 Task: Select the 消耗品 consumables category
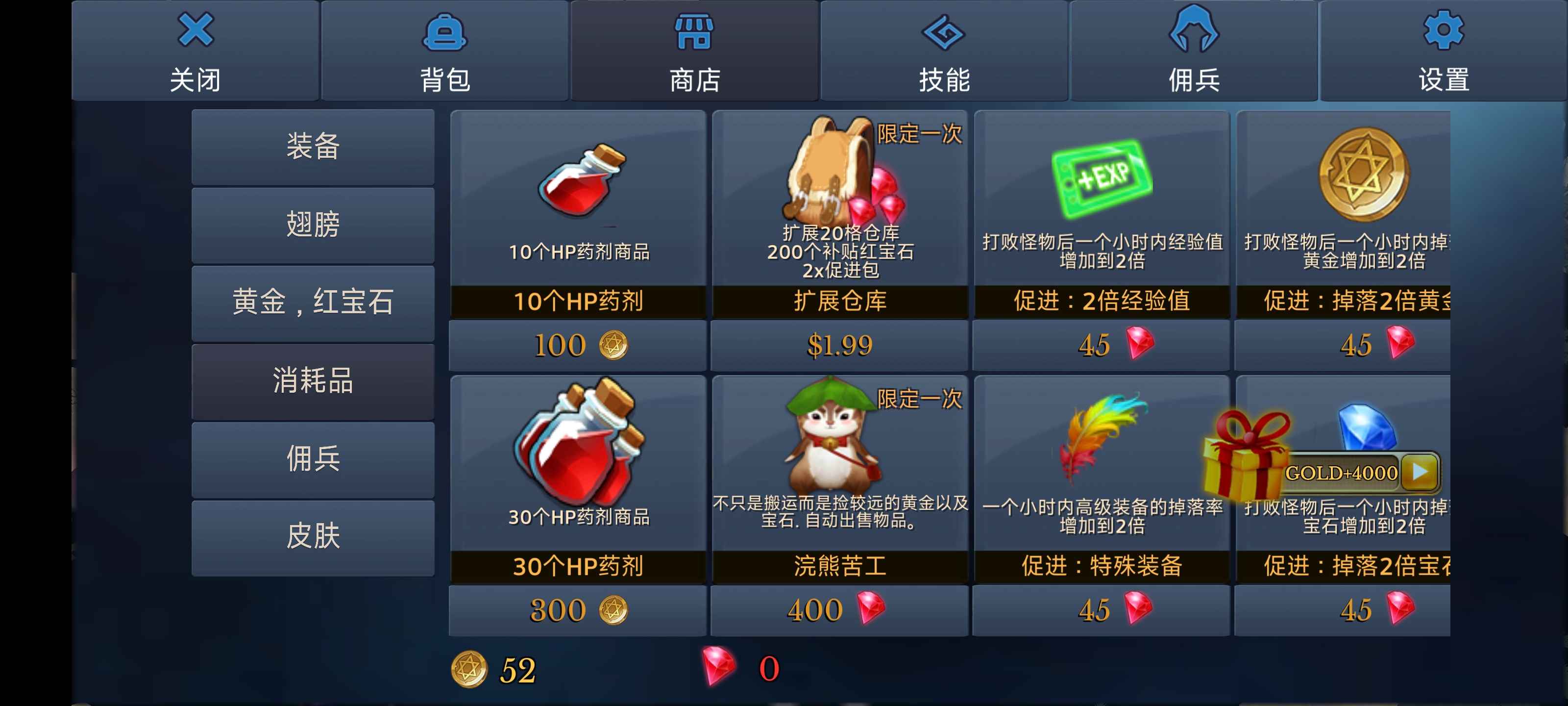(313, 381)
